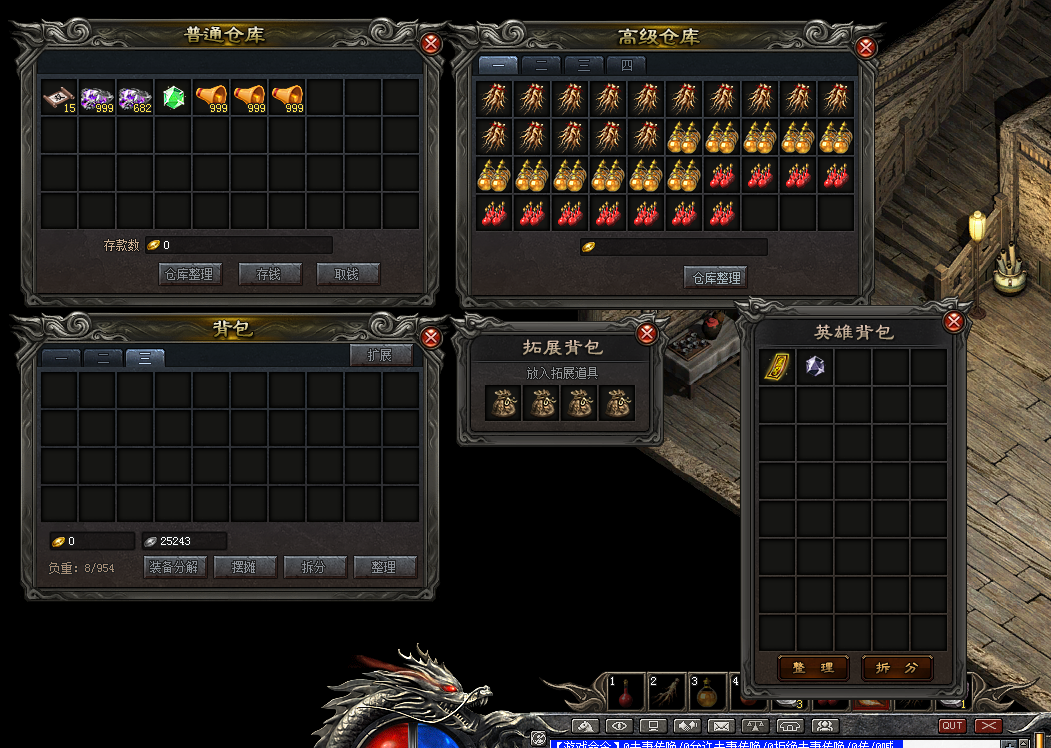Screen dimensions: 1051x748
Task: Select the scroll item with count 15
Action: [60, 97]
